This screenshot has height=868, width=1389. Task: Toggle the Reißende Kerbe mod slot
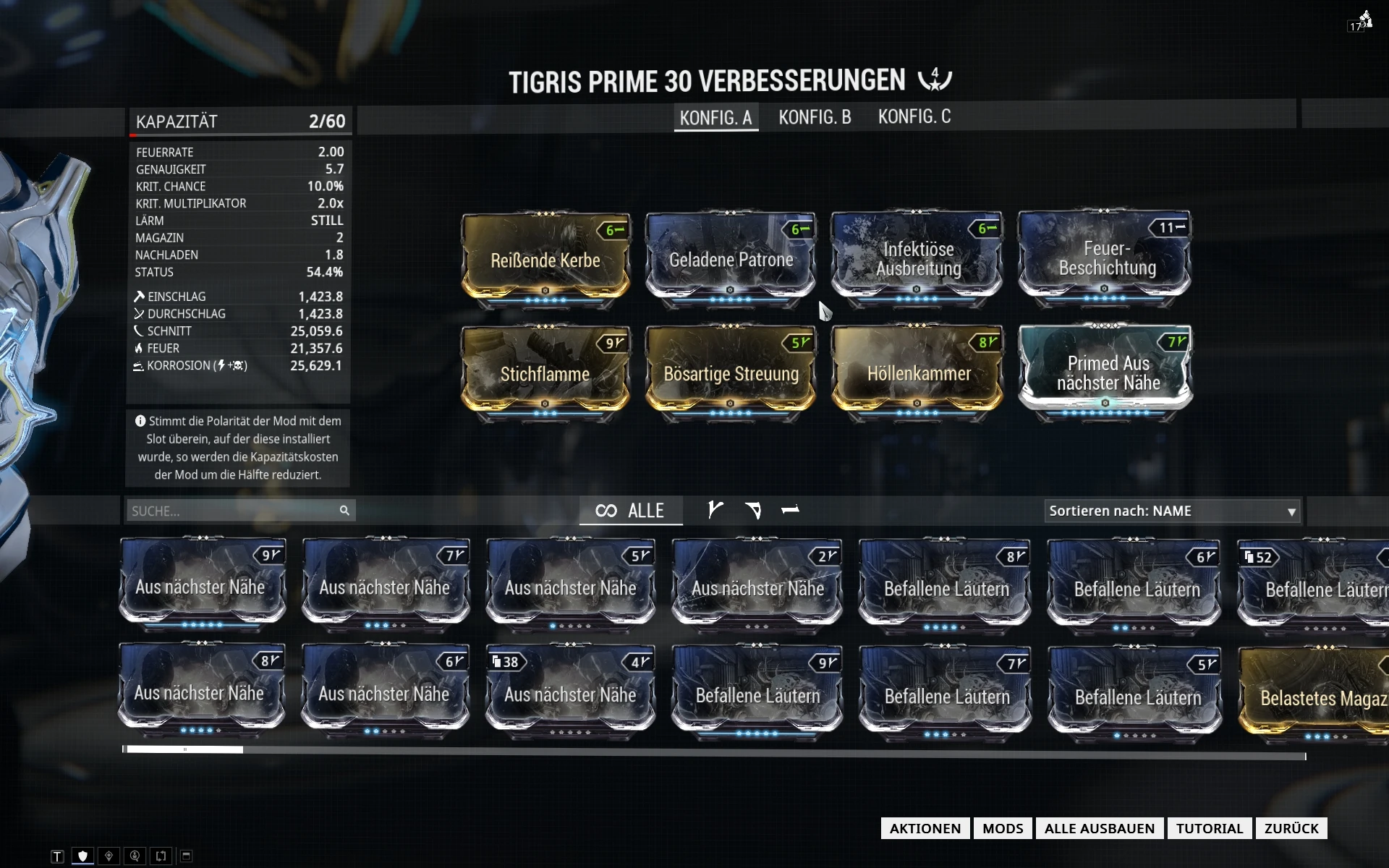(x=545, y=260)
